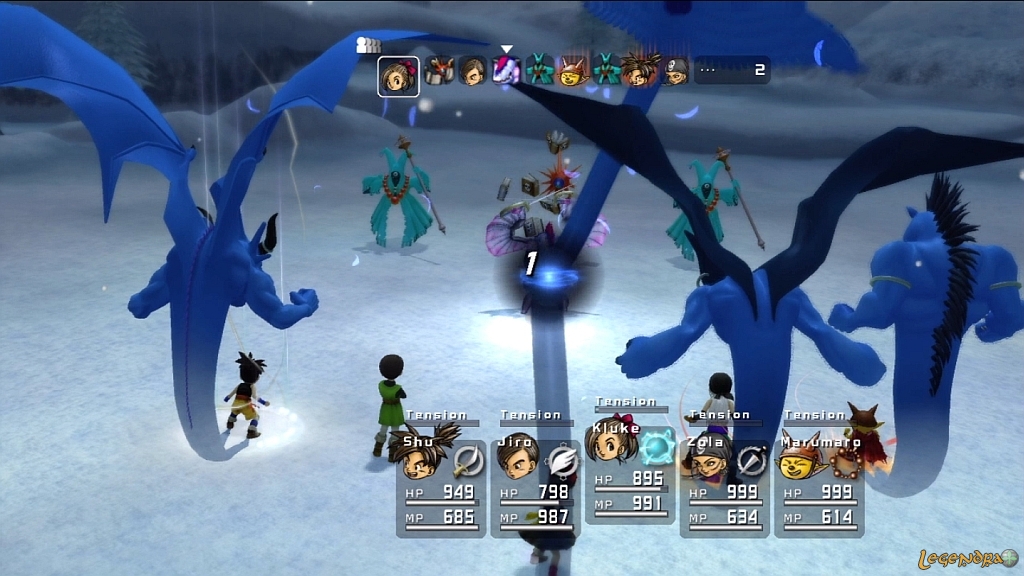Image resolution: width=1024 pixels, height=576 pixels.
Task: Select Kluke's face in the party status panel
Action: (x=612, y=442)
